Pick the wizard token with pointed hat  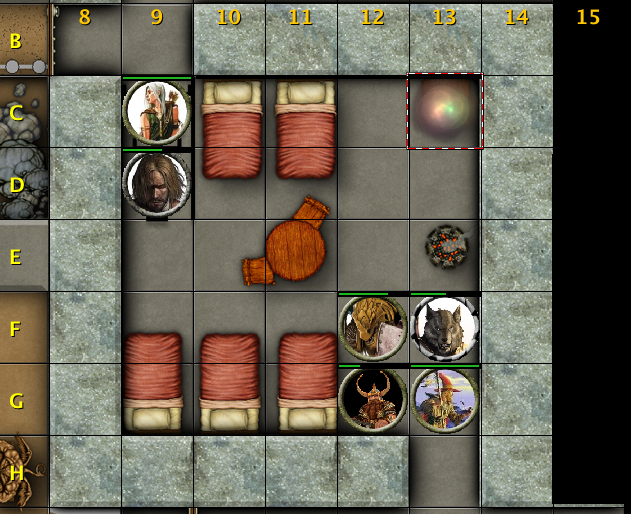coord(445,399)
